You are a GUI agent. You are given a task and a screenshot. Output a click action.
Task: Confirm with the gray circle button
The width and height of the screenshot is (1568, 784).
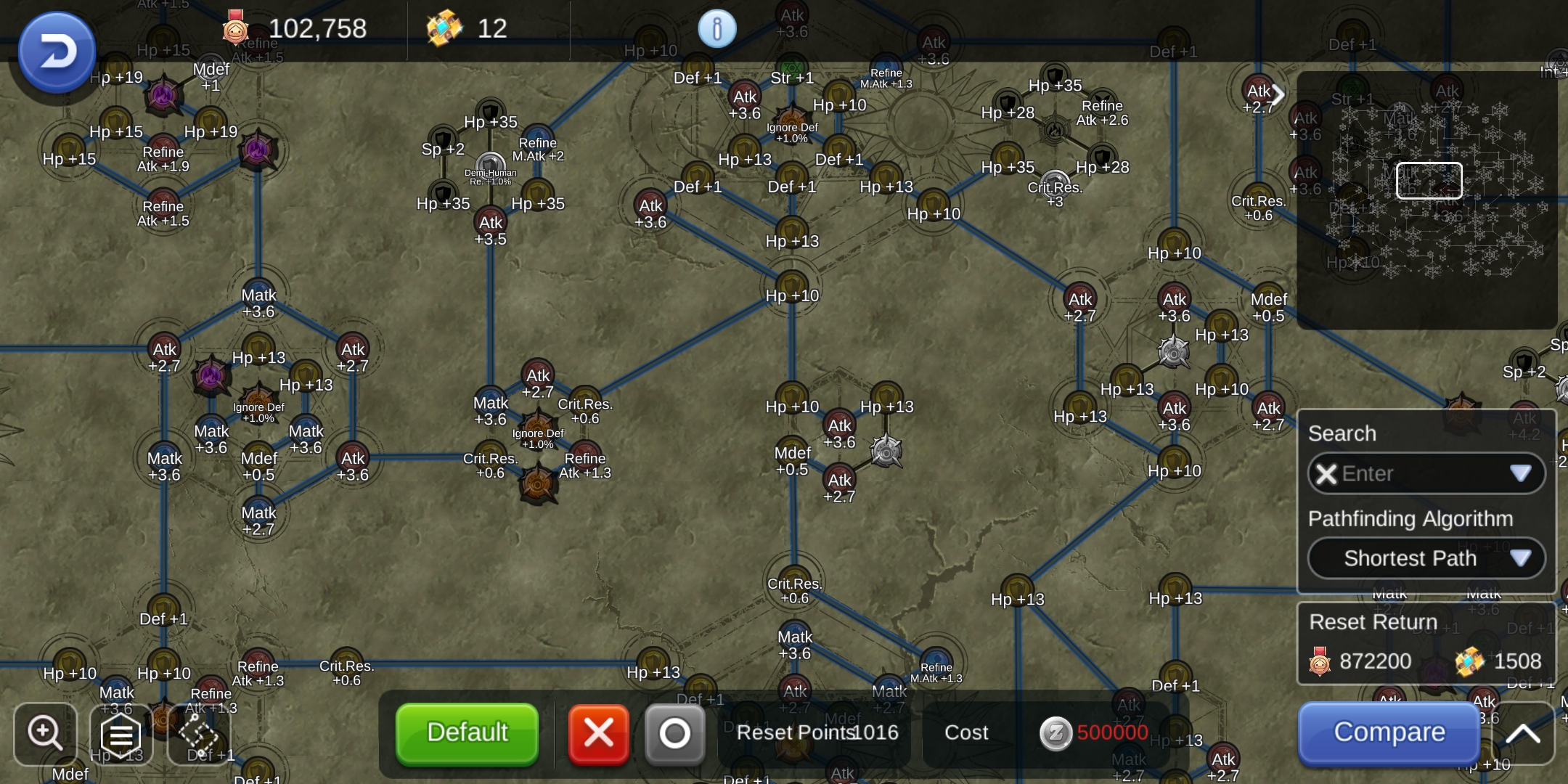click(x=674, y=733)
